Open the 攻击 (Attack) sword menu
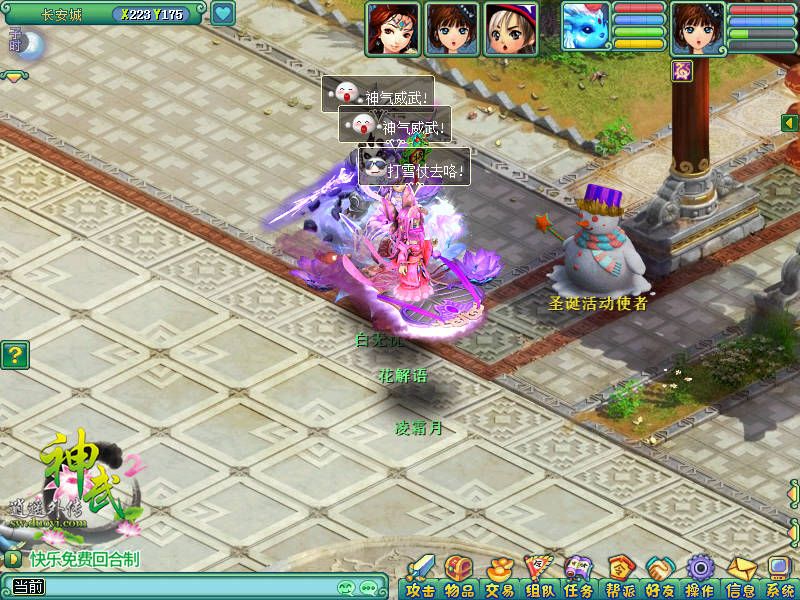Viewport: 800px width, 600px height. coord(420,577)
